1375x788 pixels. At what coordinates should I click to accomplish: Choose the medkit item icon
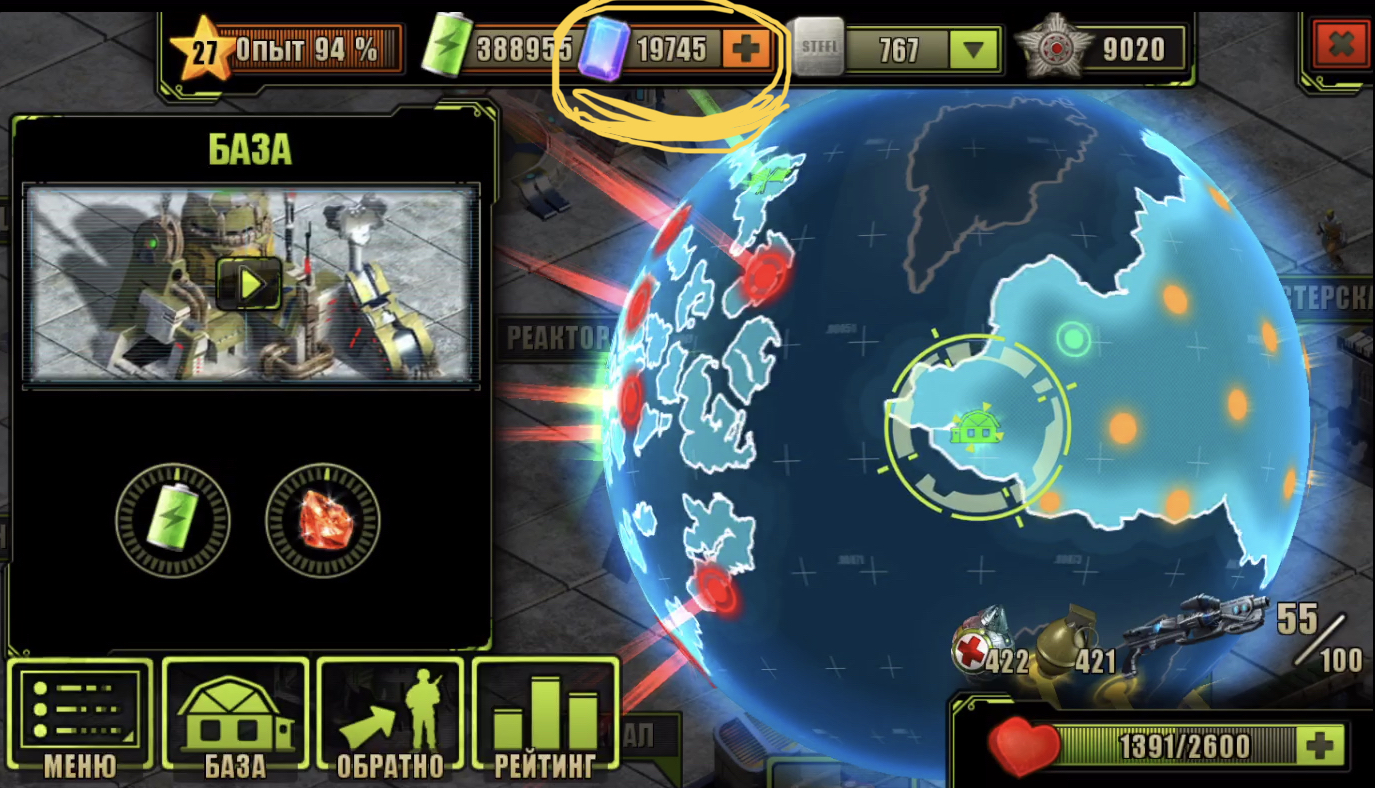[x=982, y=640]
